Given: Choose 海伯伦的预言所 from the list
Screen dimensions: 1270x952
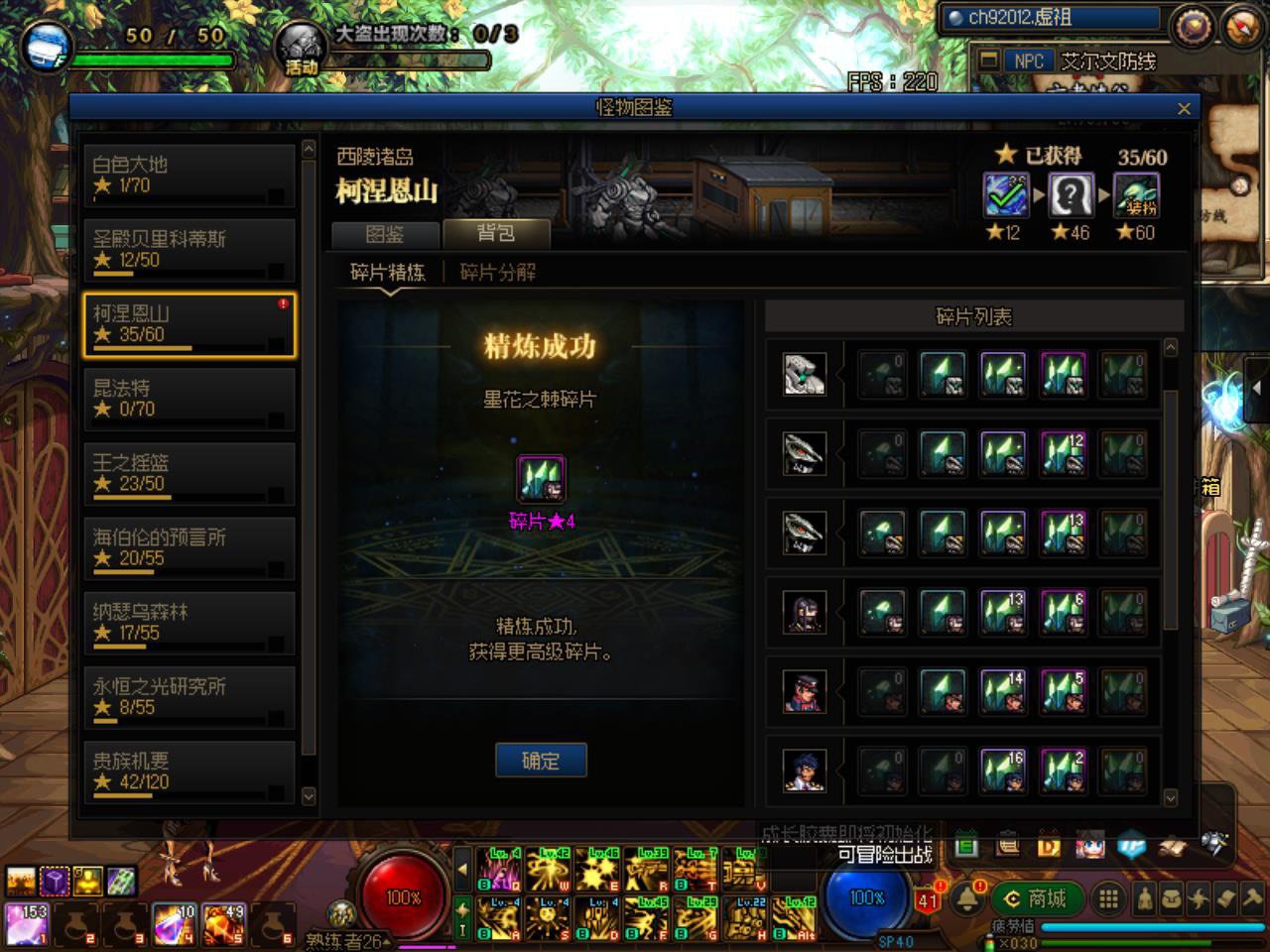Looking at the screenshot, I should 189,547.
